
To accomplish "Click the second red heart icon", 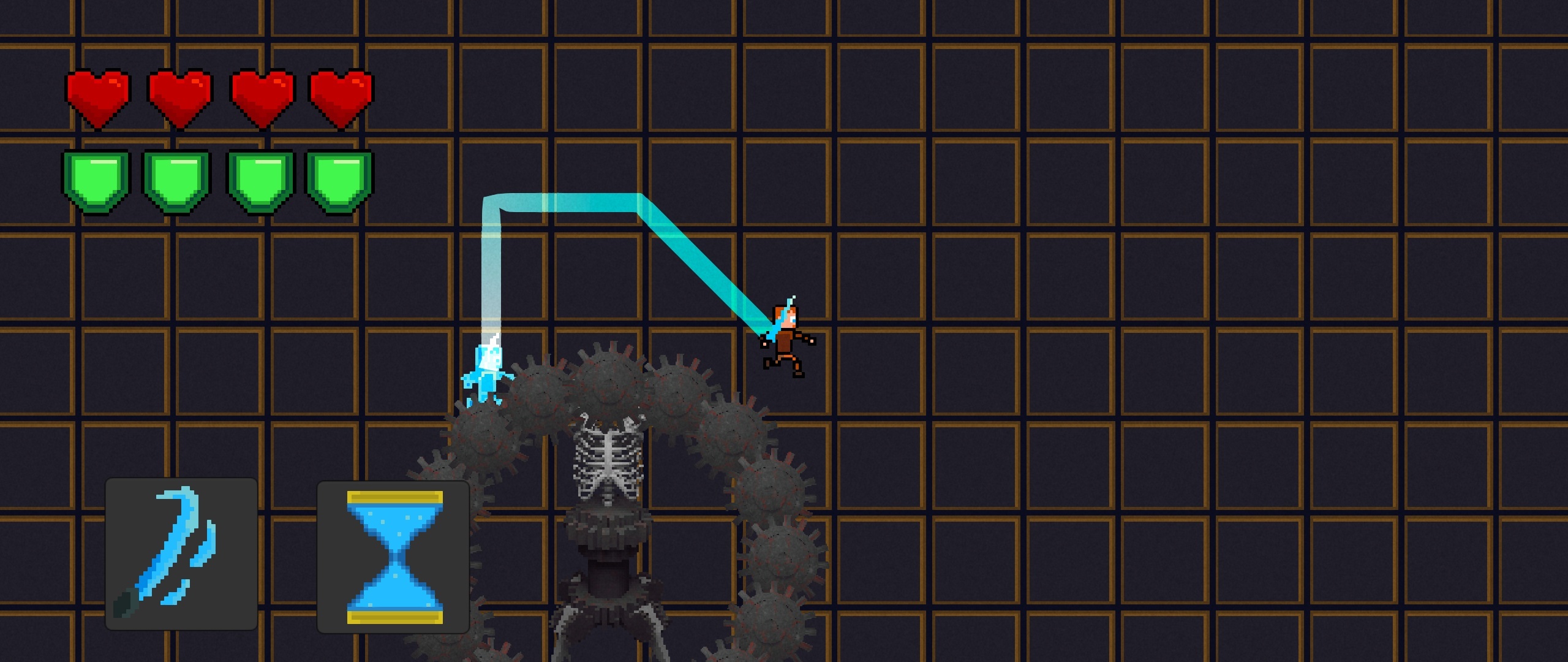I will (181, 95).
